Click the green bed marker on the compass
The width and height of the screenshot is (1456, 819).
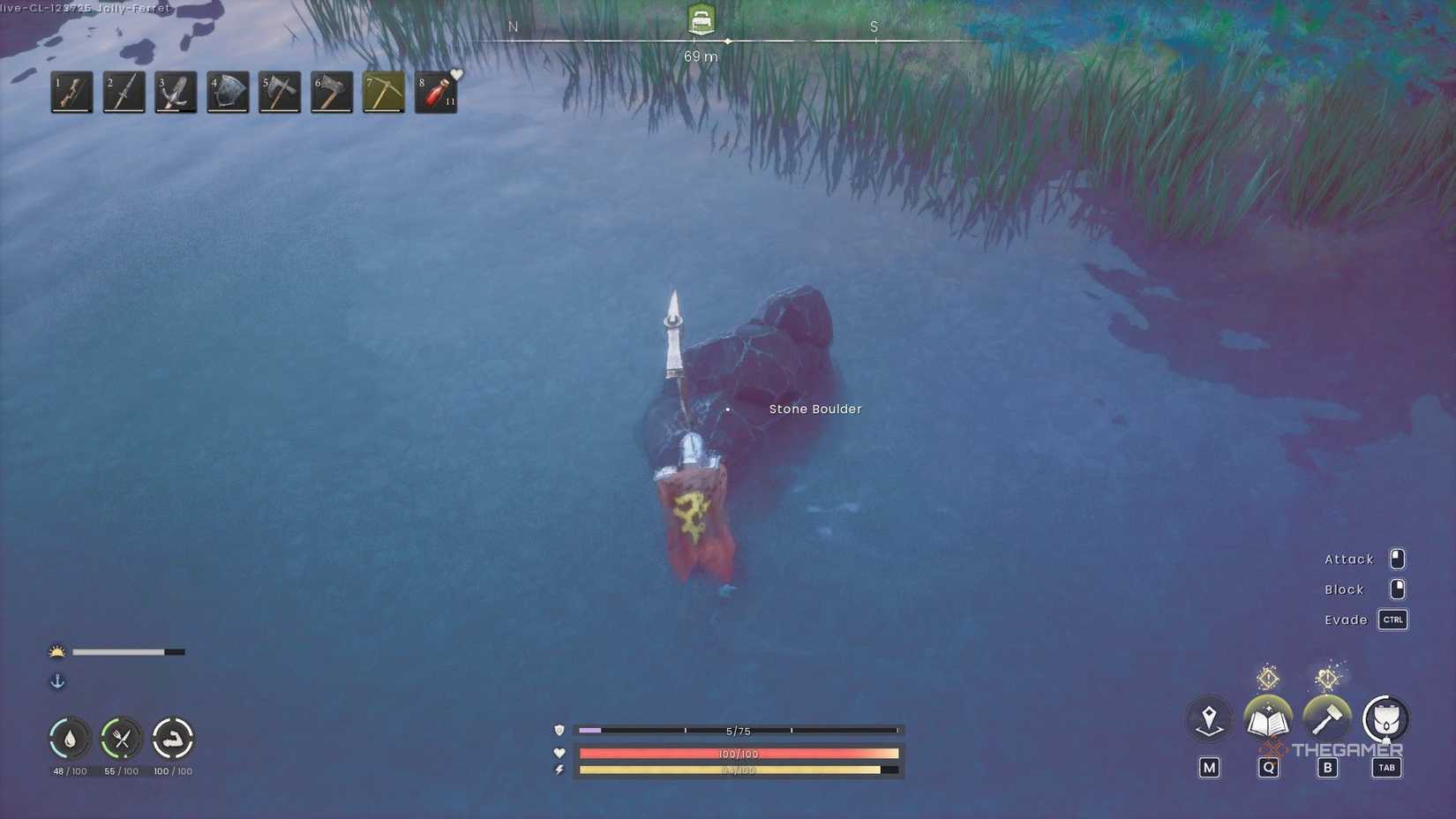point(700,19)
